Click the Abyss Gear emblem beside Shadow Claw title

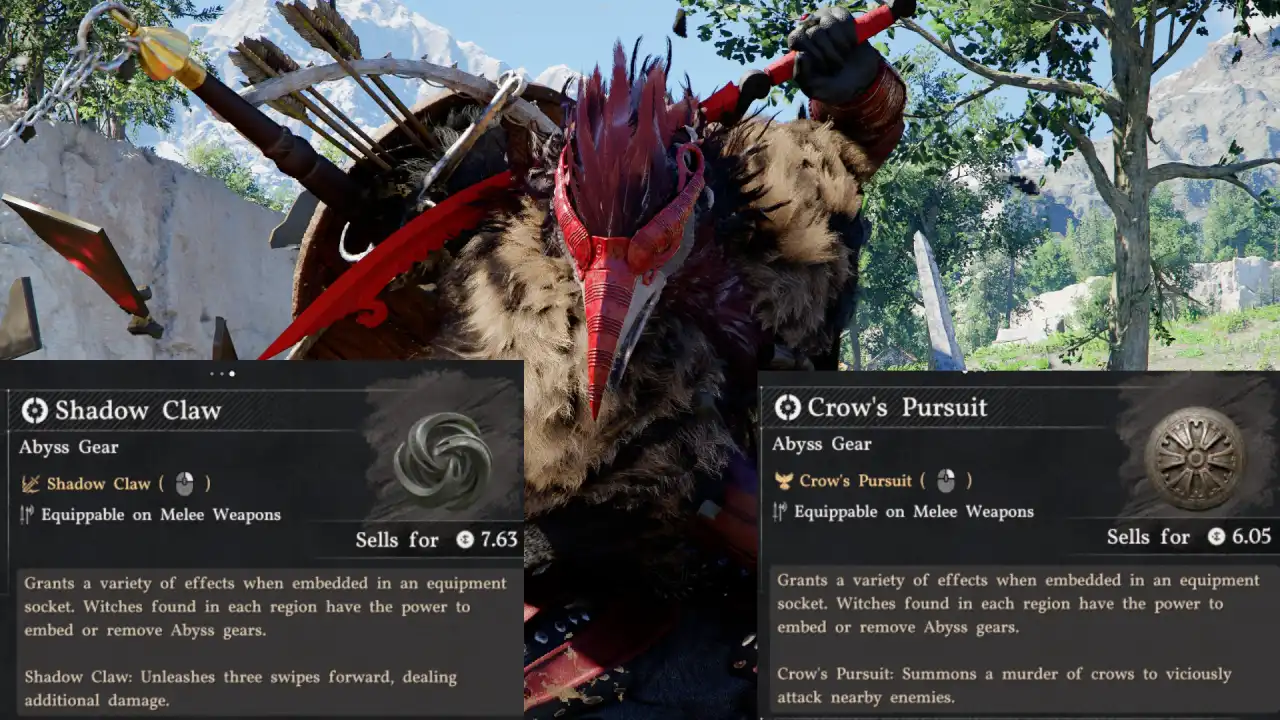[x=36, y=411]
